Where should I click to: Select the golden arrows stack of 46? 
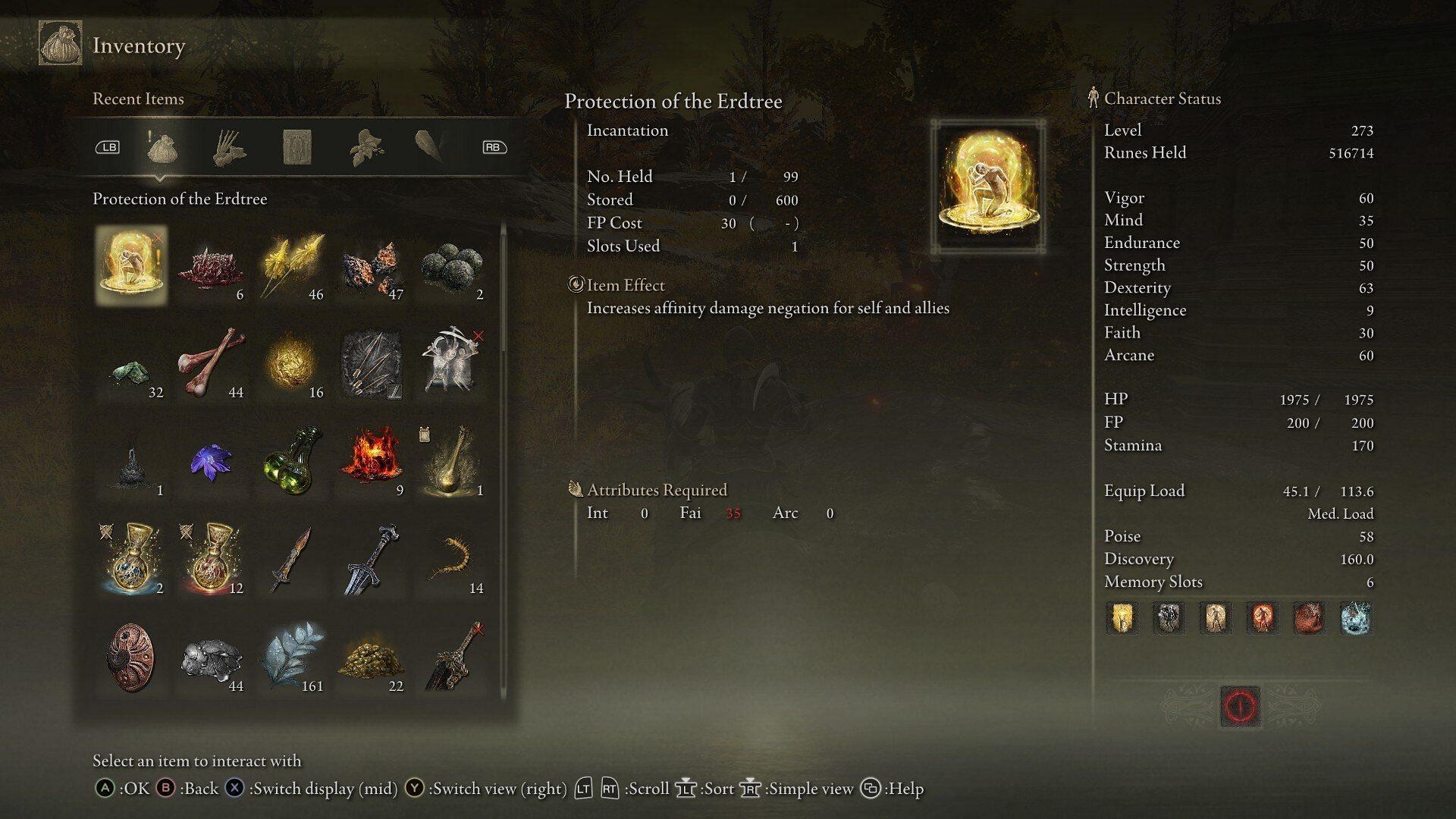click(x=290, y=265)
